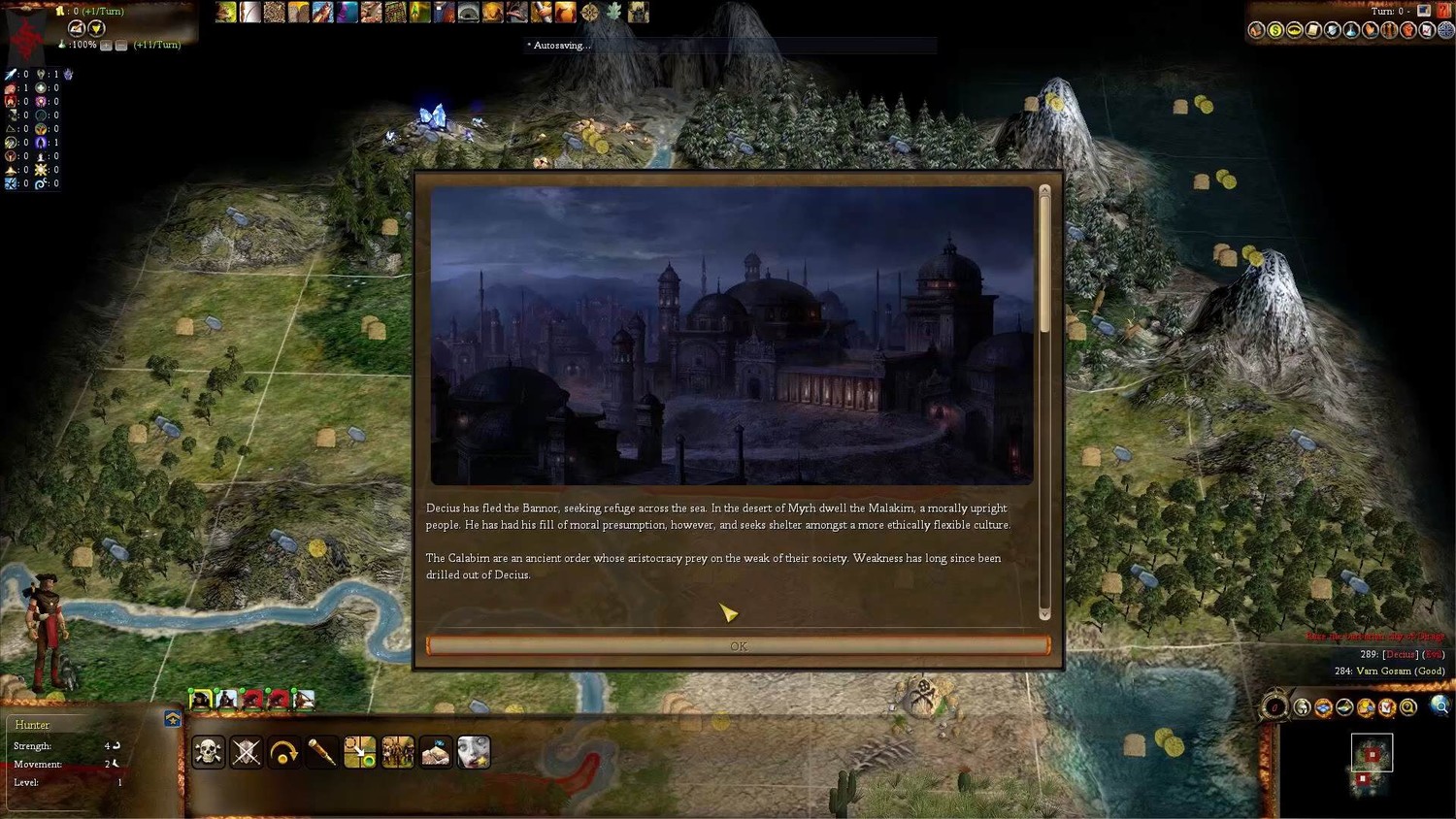
Task: Open the domestic advisor house icon
Action: pyautogui.click(x=1256, y=30)
